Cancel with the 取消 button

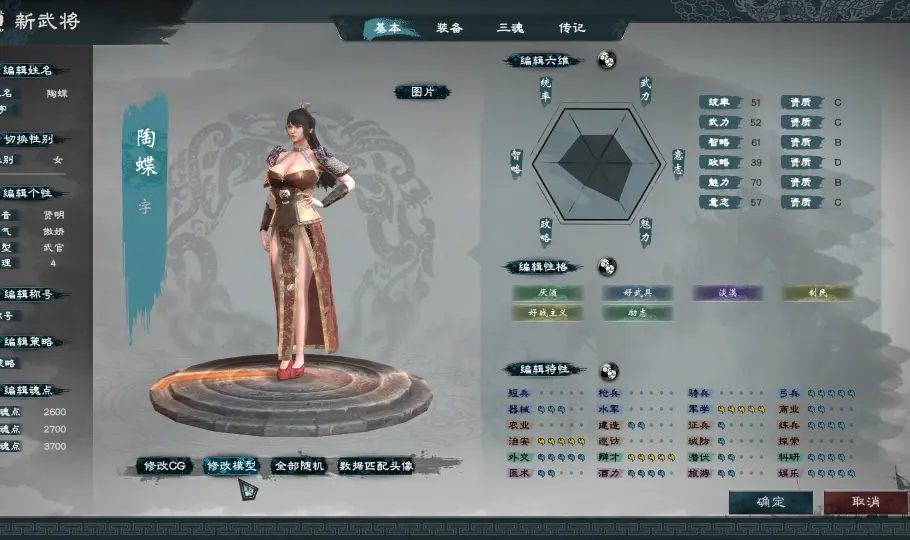click(865, 501)
